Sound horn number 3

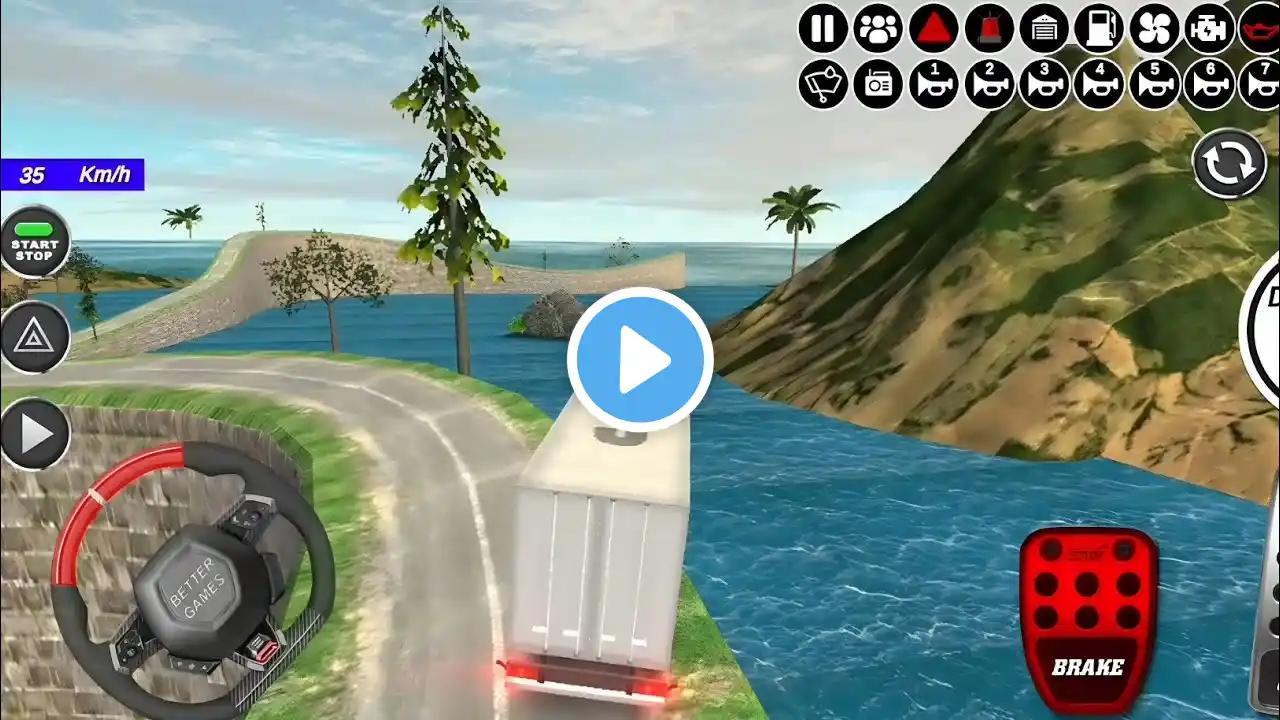[x=1044, y=84]
